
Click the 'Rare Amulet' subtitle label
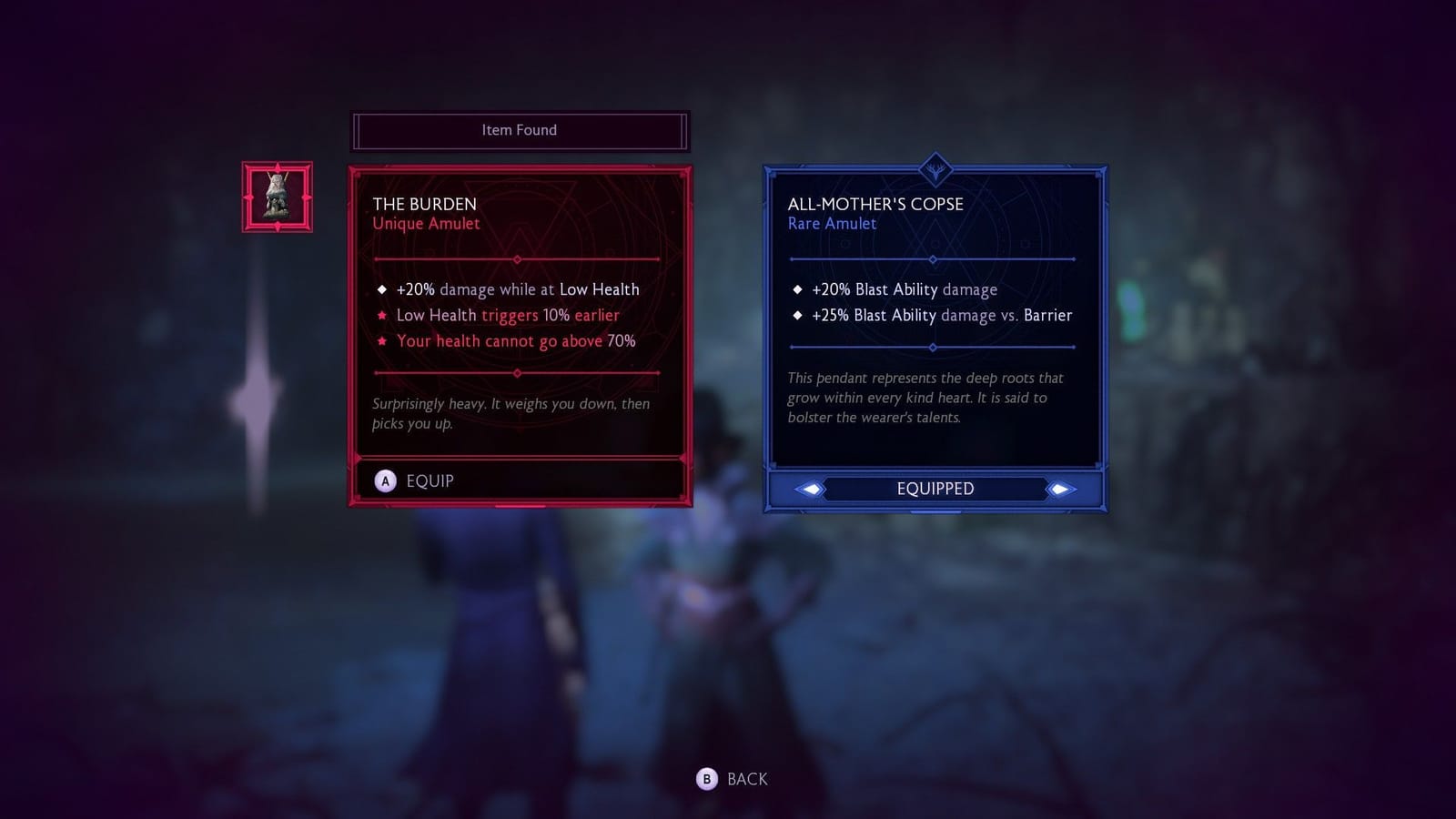(x=833, y=224)
